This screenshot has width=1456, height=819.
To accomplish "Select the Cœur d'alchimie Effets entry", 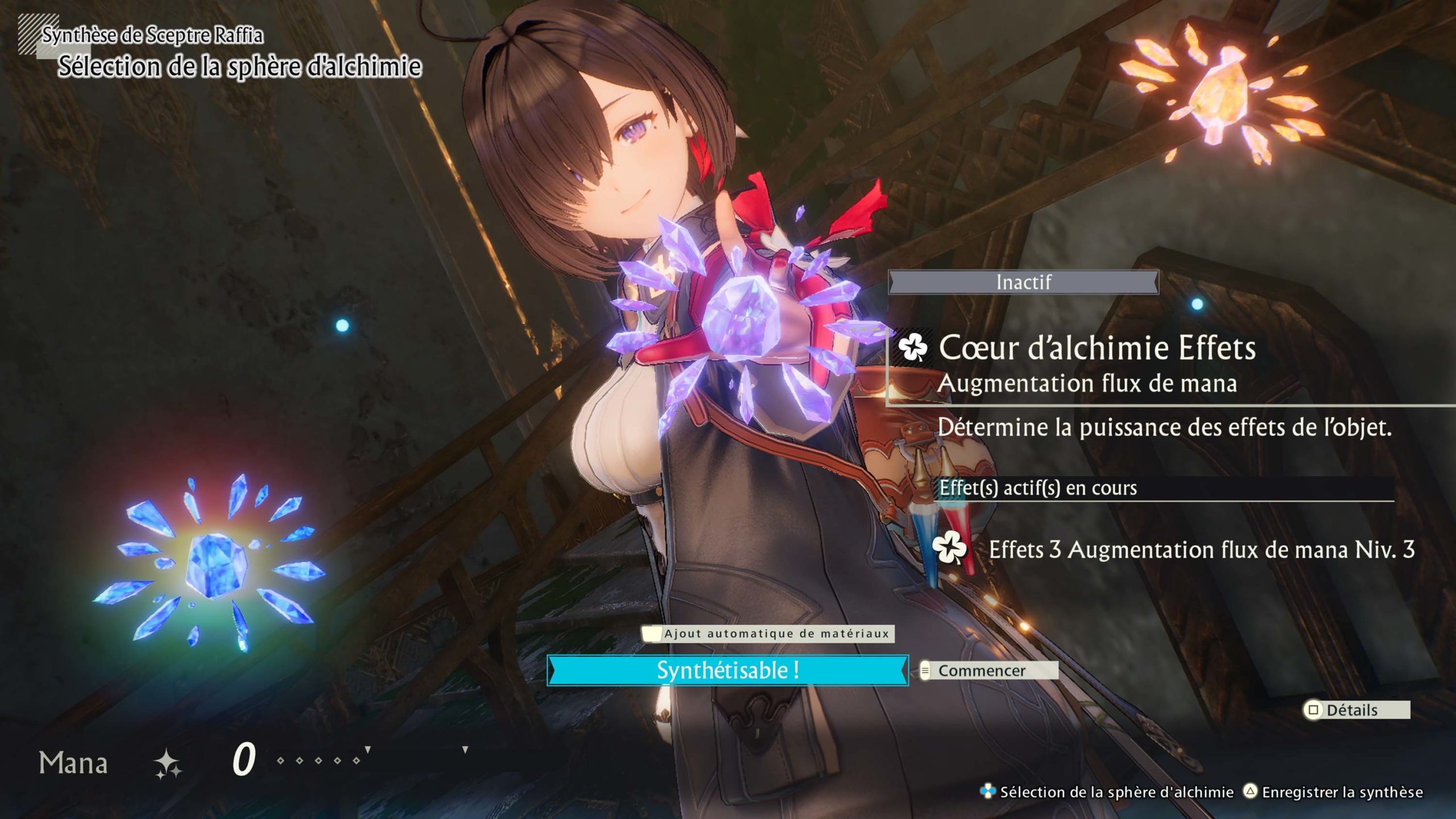I will pos(1097,348).
